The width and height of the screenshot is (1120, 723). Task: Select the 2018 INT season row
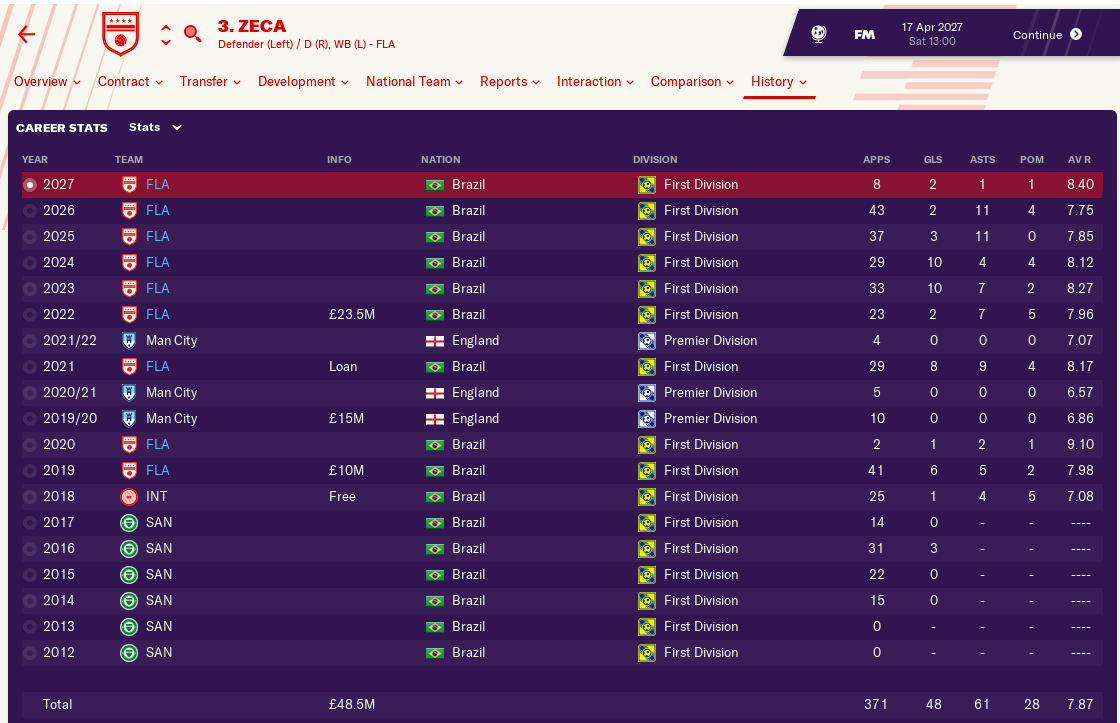(x=560, y=497)
